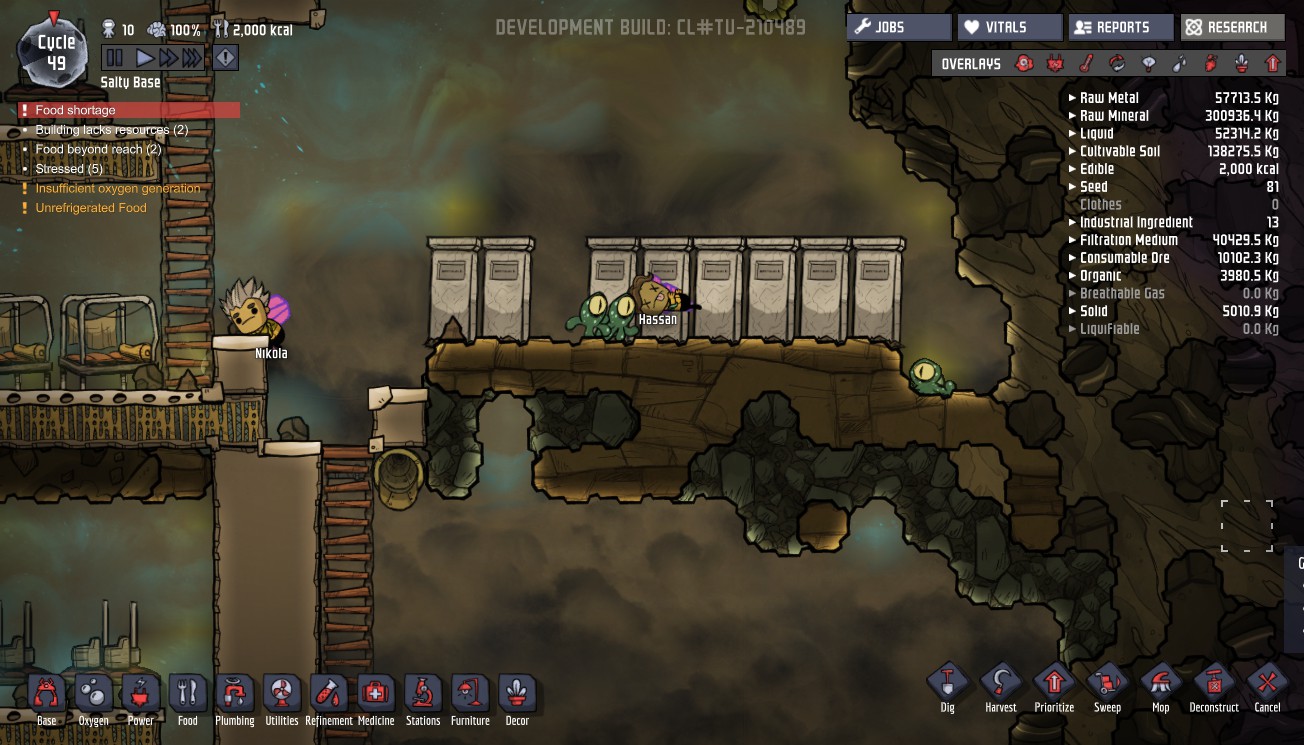Open the Vitals panel
Screen dimensions: 1304x745
click(1009, 27)
